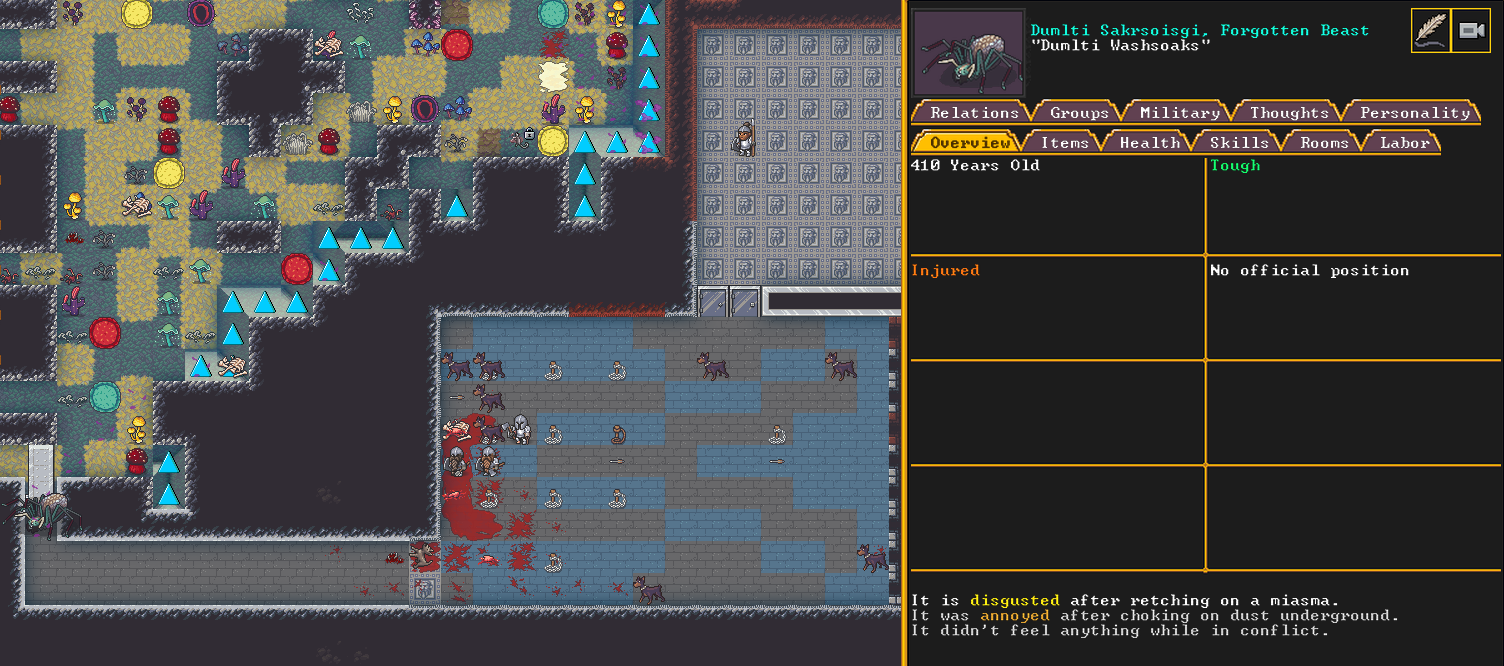Image resolution: width=1504 pixels, height=666 pixels.
Task: View the Rooms tab
Action: point(1324,143)
